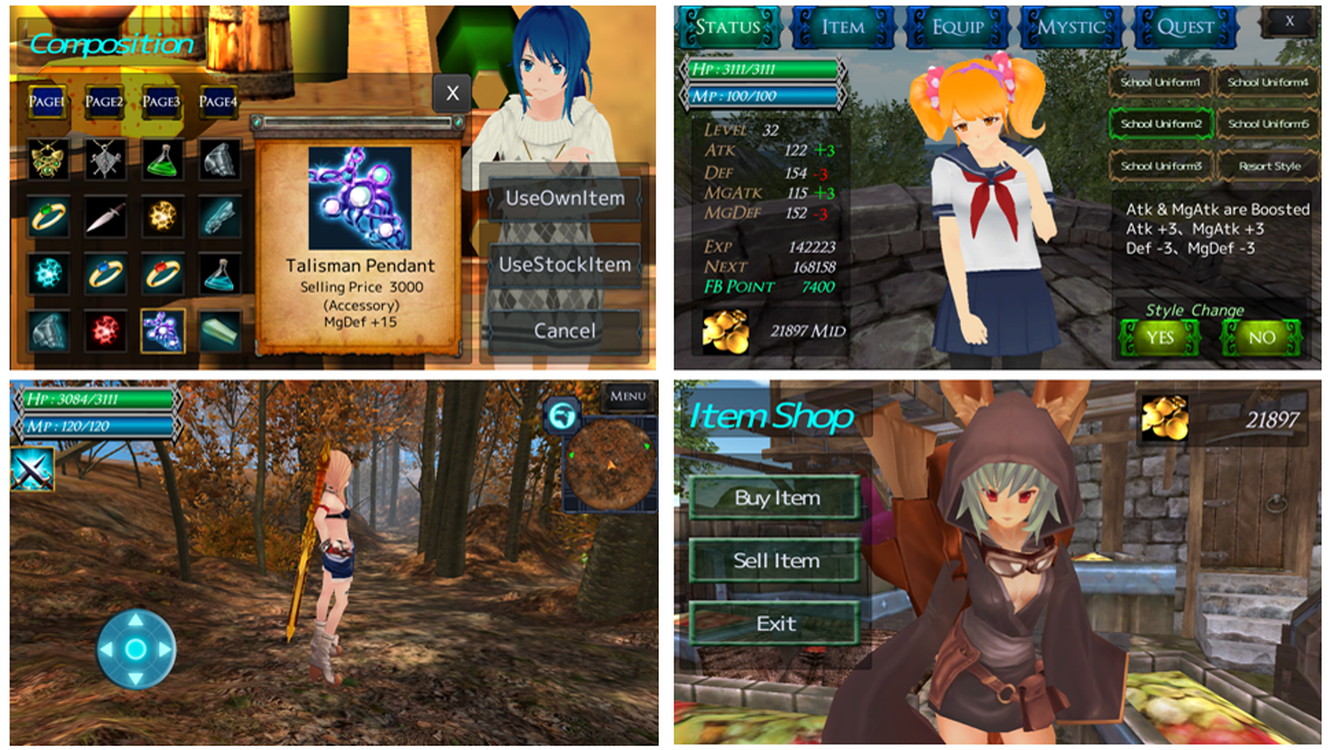Cancel the composition dialog
This screenshot has height=750, width=1334.
click(565, 331)
